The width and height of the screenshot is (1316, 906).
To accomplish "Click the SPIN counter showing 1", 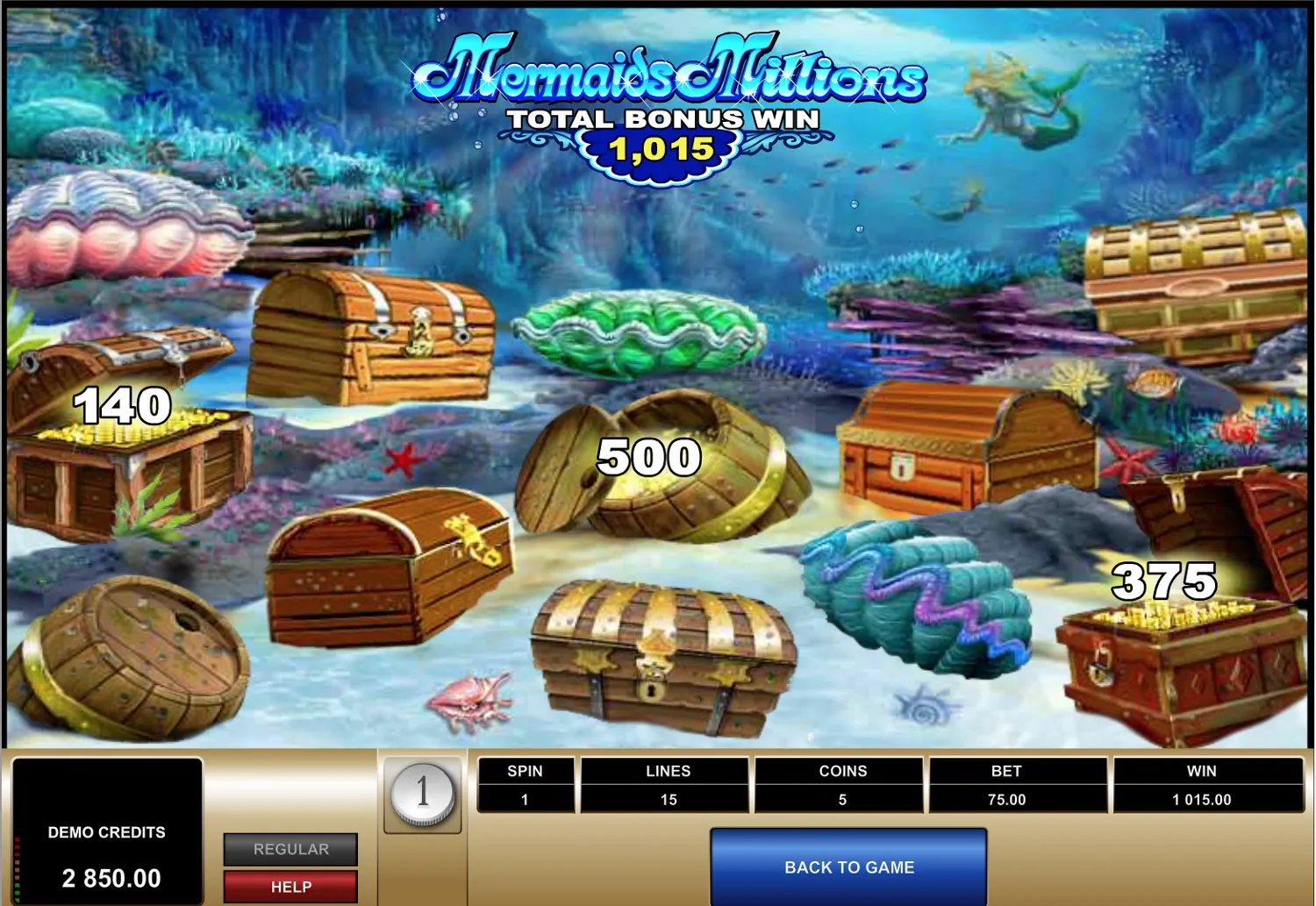I will [525, 799].
